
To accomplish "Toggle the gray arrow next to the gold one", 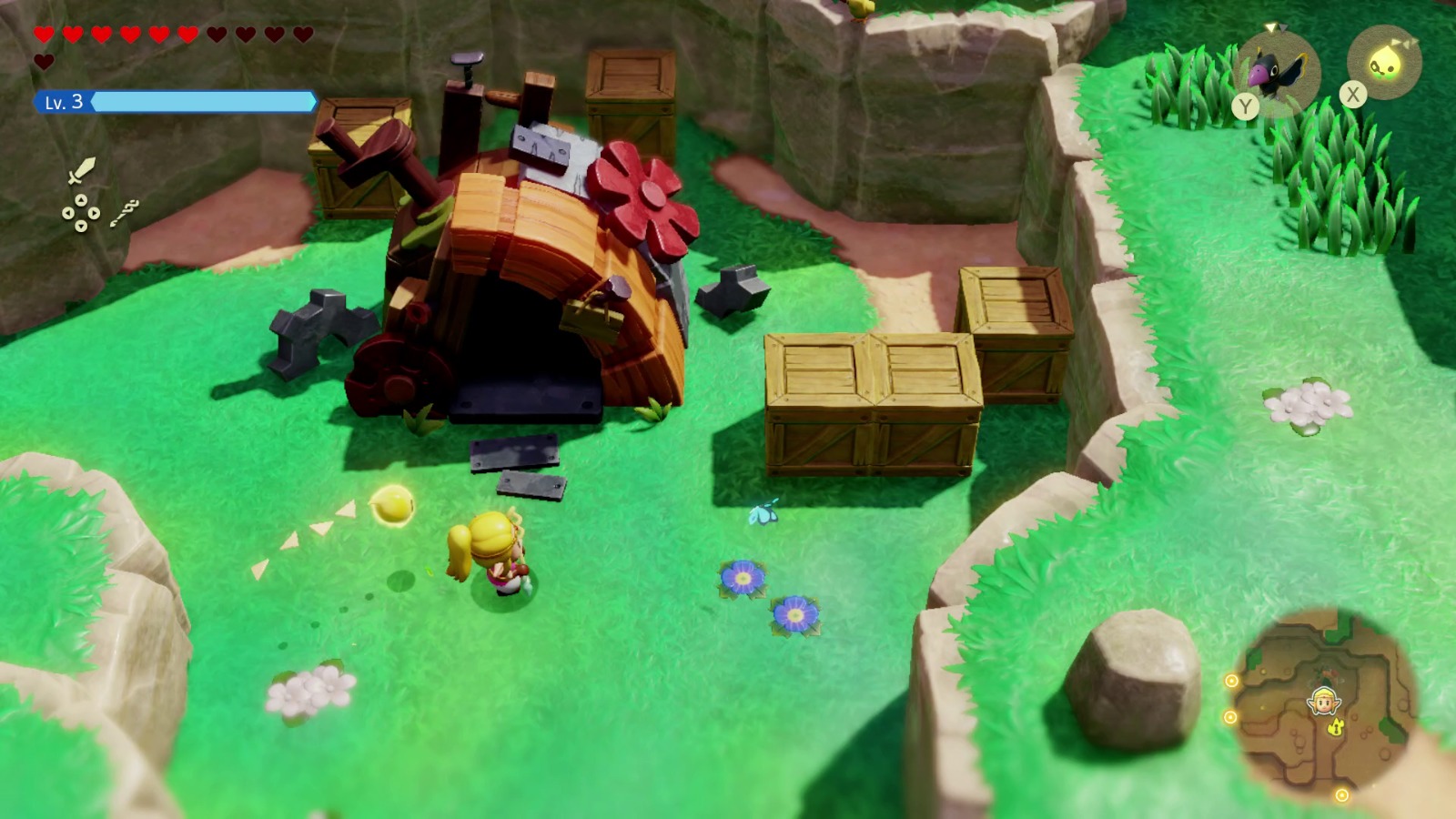I will point(1284,28).
